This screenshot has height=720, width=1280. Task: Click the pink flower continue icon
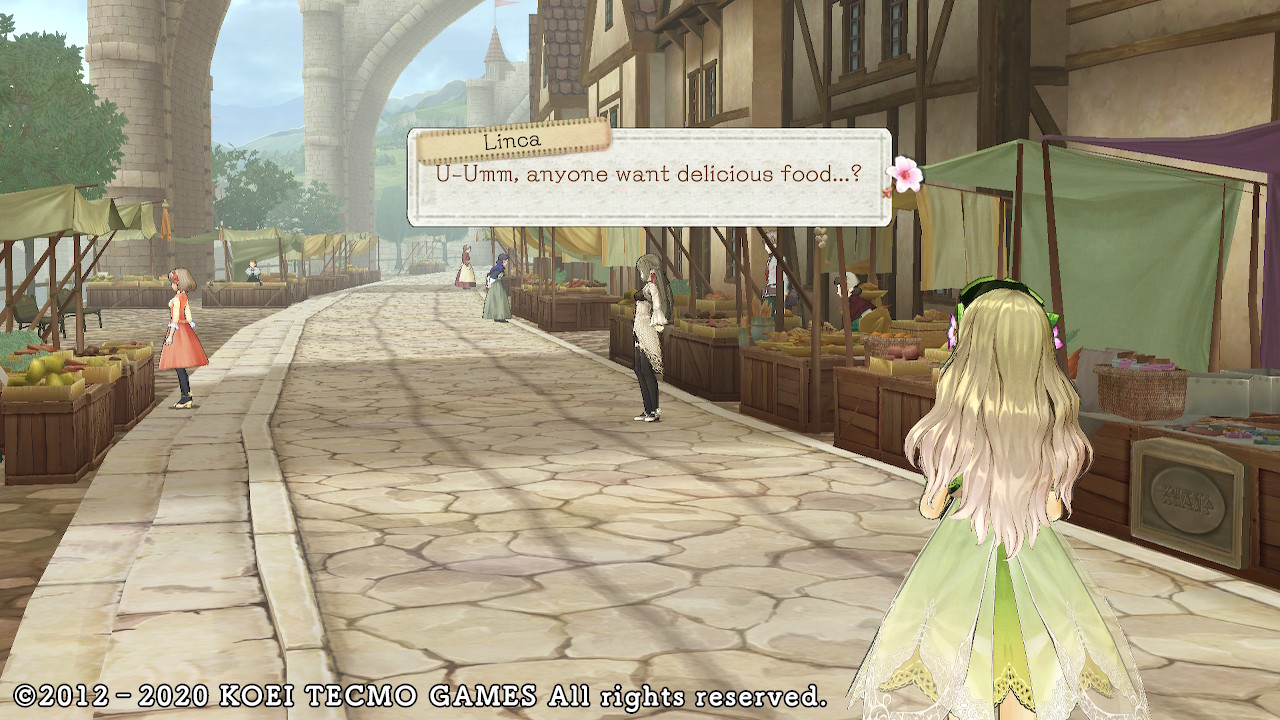[905, 173]
